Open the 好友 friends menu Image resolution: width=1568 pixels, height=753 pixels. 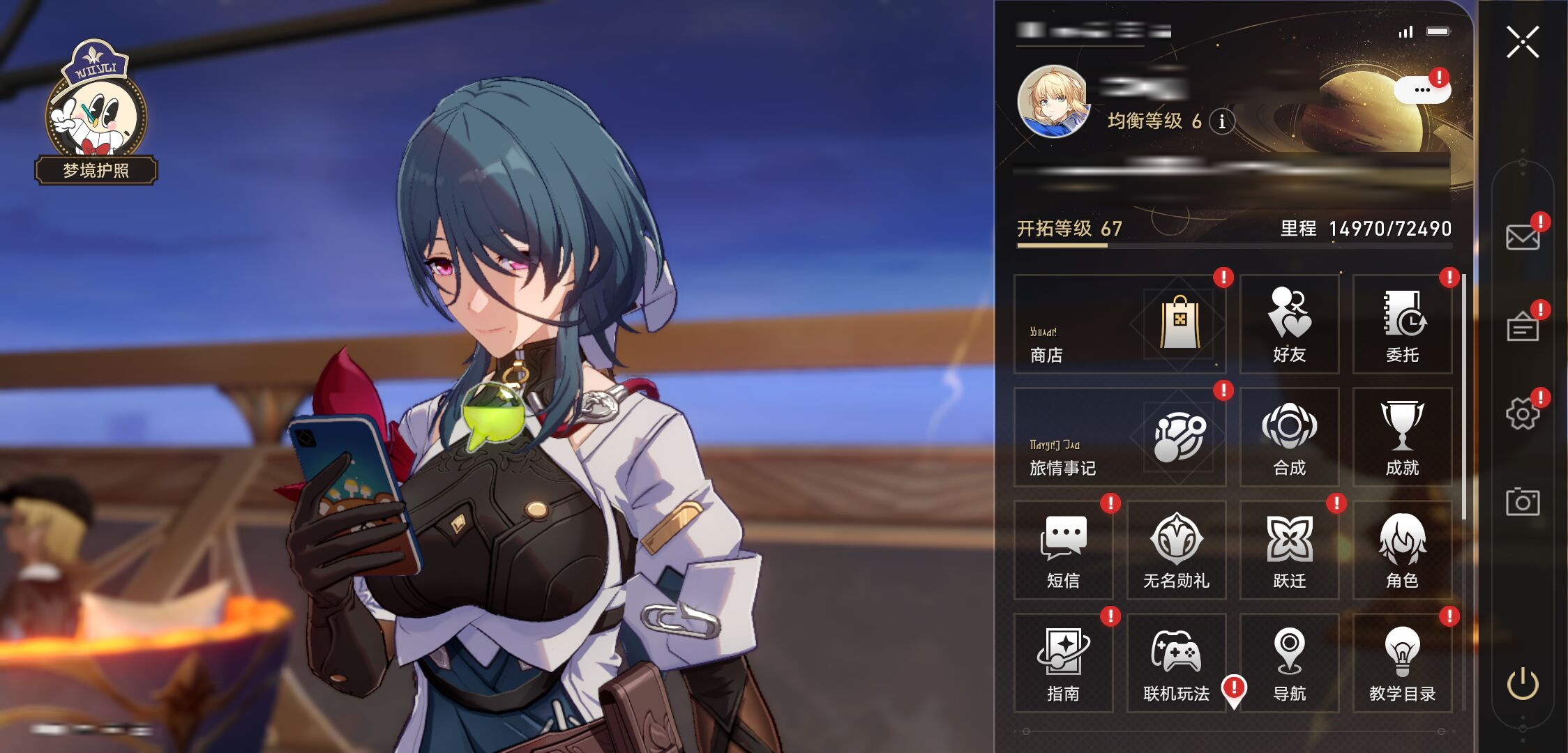[1289, 324]
